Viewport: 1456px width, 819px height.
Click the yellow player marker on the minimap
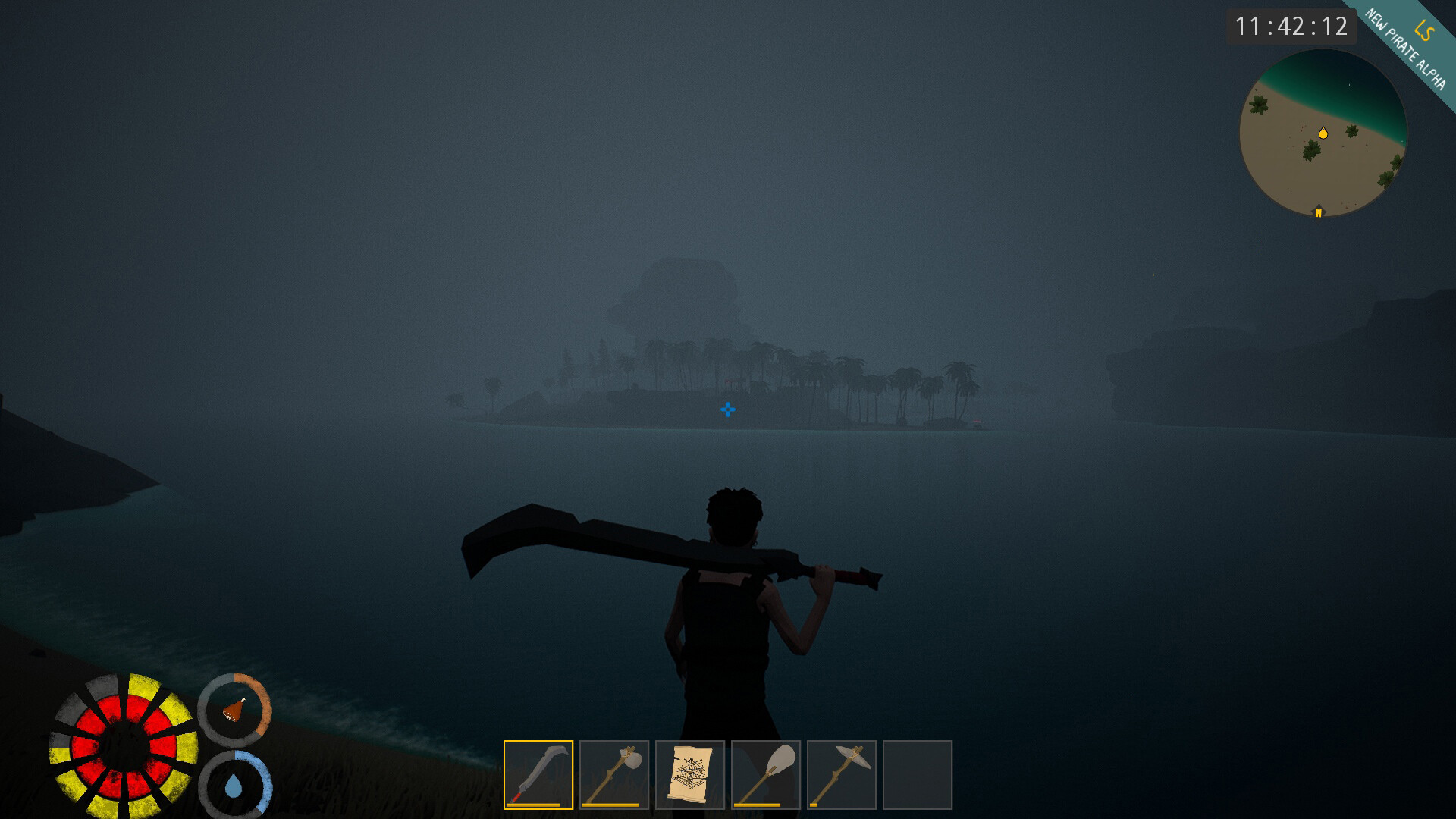[x=1322, y=132]
